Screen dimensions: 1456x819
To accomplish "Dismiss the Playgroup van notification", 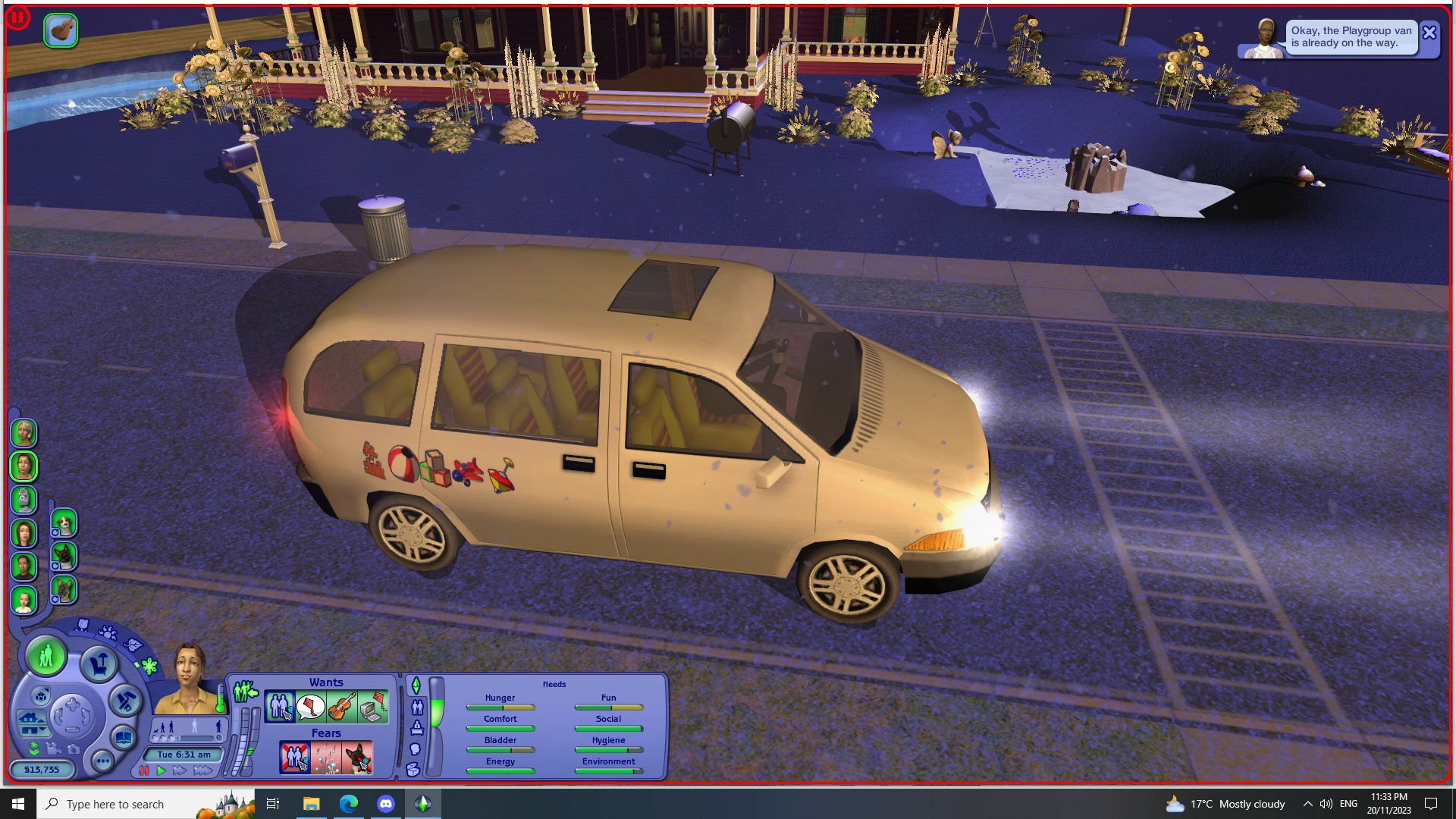I will pos(1429,33).
